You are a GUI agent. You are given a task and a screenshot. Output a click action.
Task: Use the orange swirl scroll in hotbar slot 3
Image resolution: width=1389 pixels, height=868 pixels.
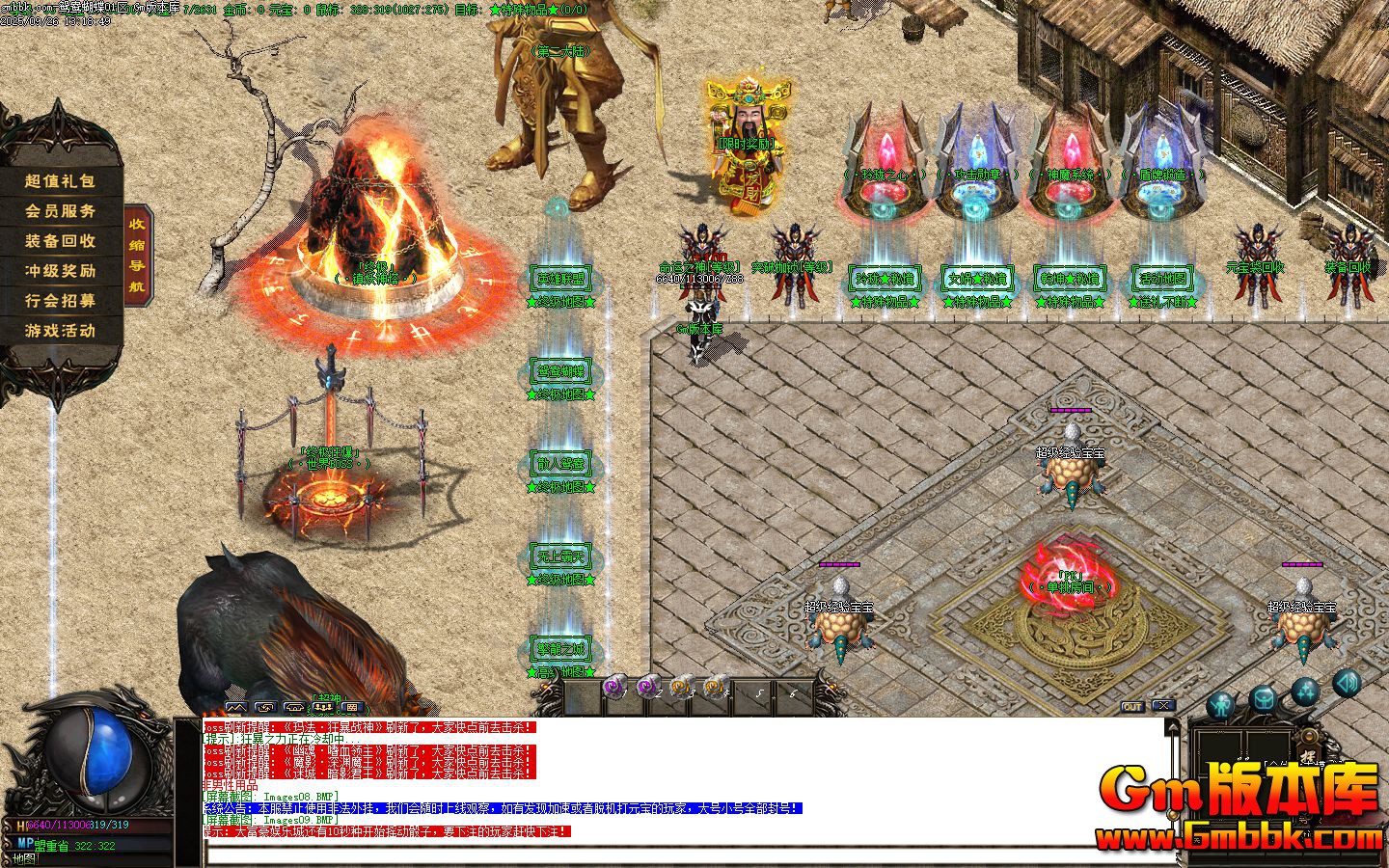pos(681,687)
